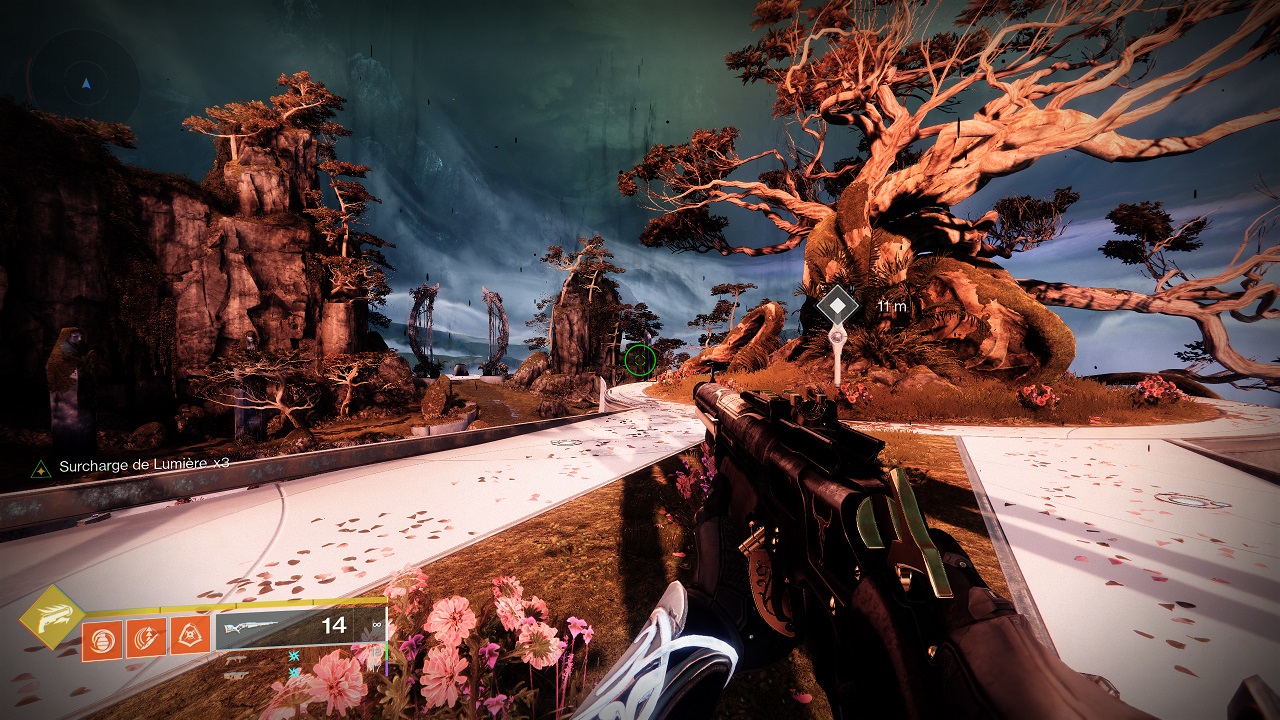
Task: Click the Surcharge de Lumière x3 buff
Action: coord(131,466)
